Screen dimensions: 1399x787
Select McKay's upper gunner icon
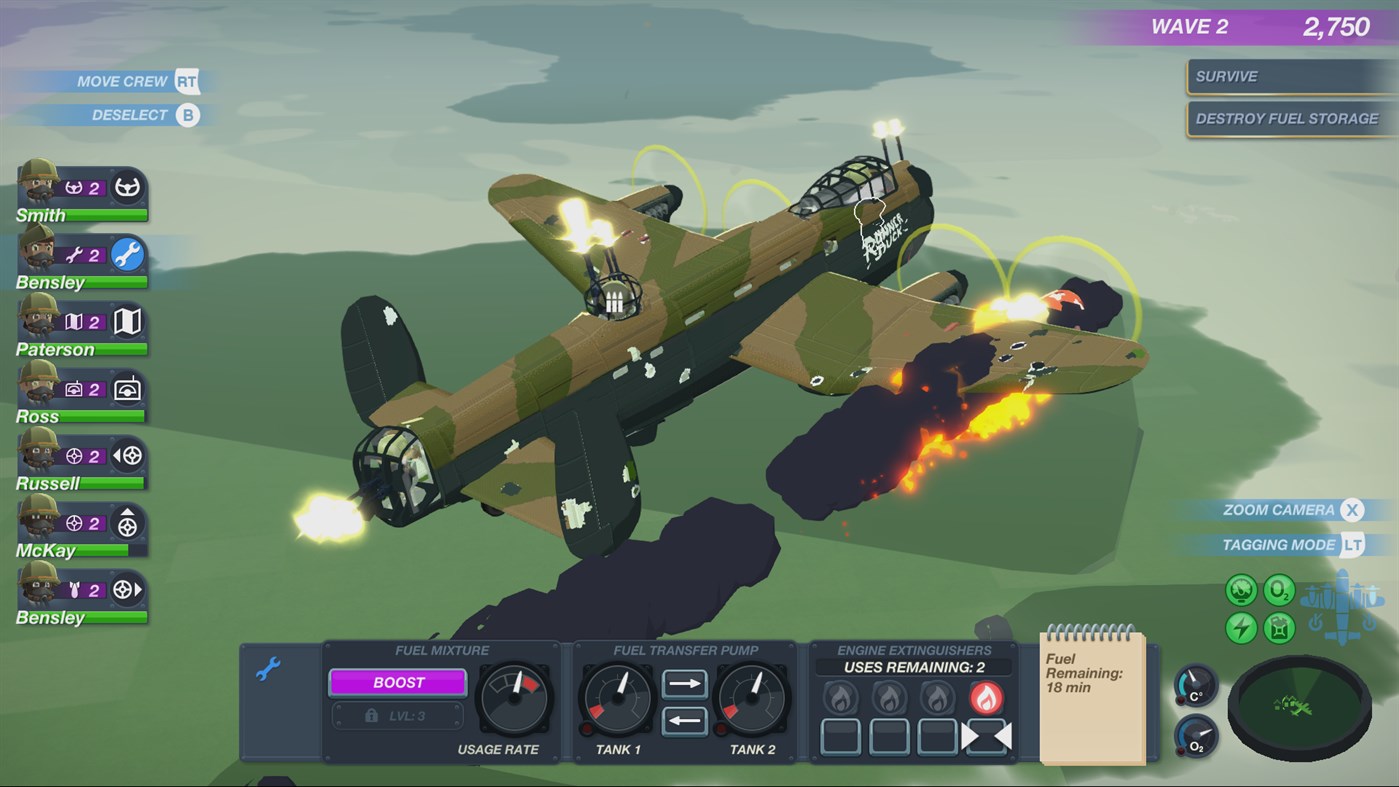tap(130, 523)
